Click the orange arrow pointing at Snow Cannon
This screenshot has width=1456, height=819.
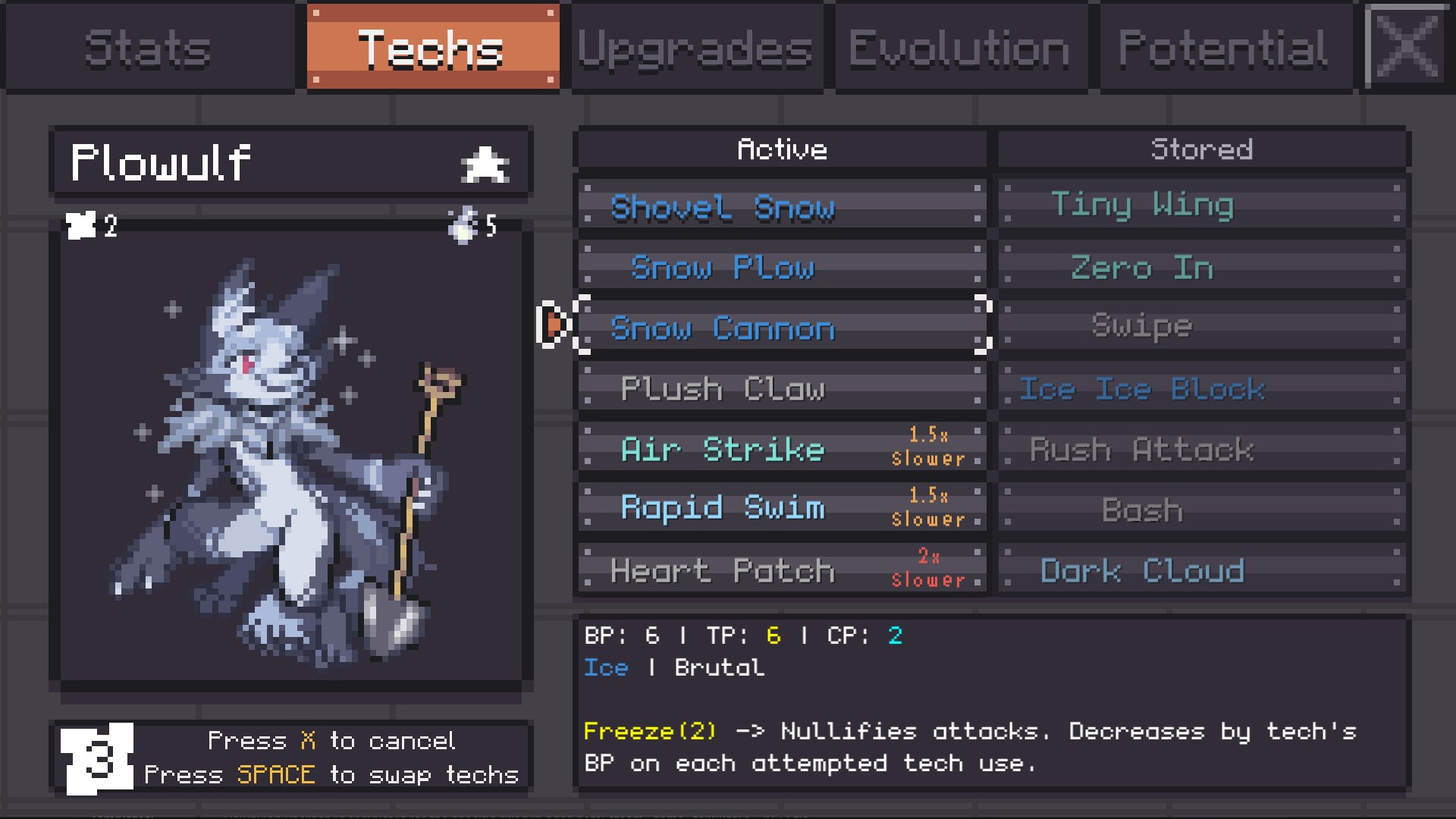(x=556, y=325)
